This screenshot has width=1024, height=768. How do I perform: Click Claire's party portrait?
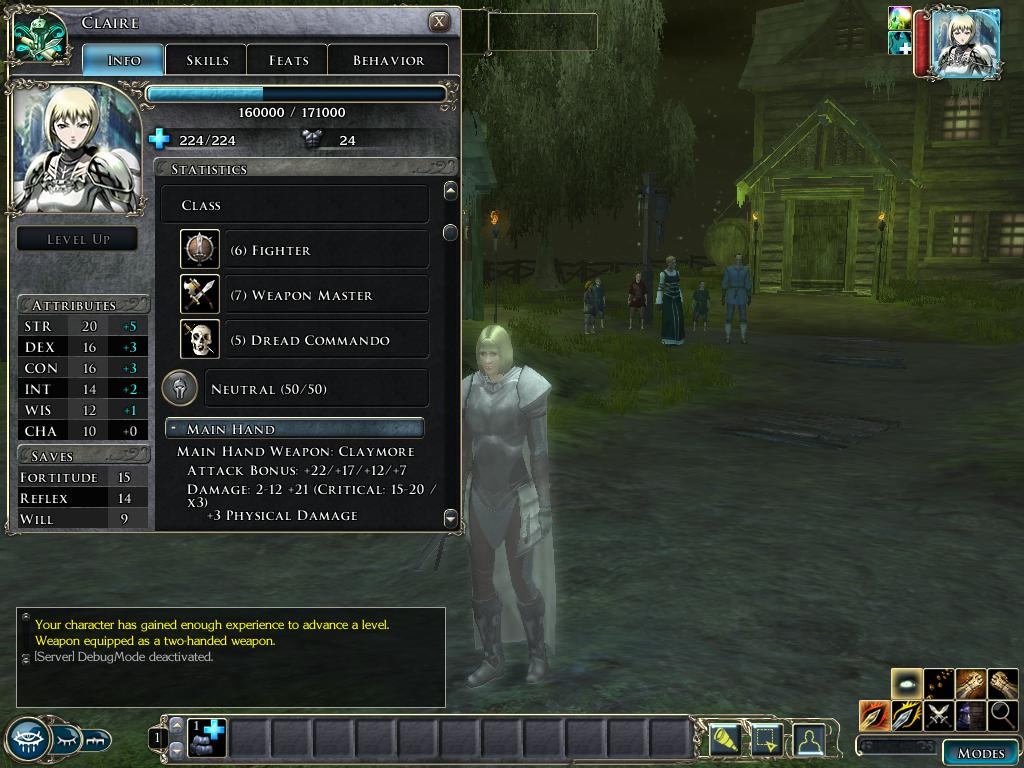tap(964, 42)
